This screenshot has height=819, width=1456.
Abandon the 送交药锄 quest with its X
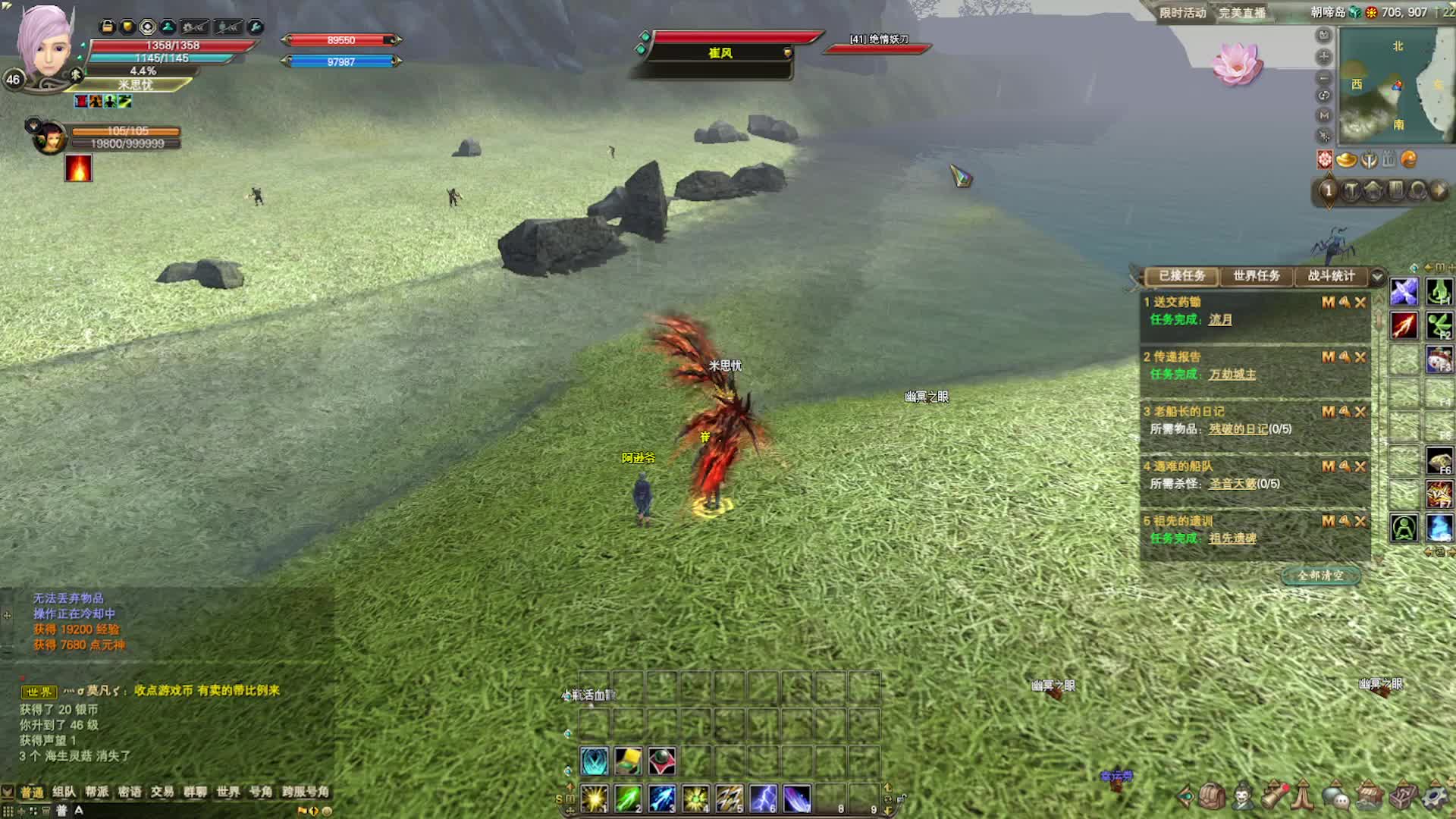[x=1360, y=303]
